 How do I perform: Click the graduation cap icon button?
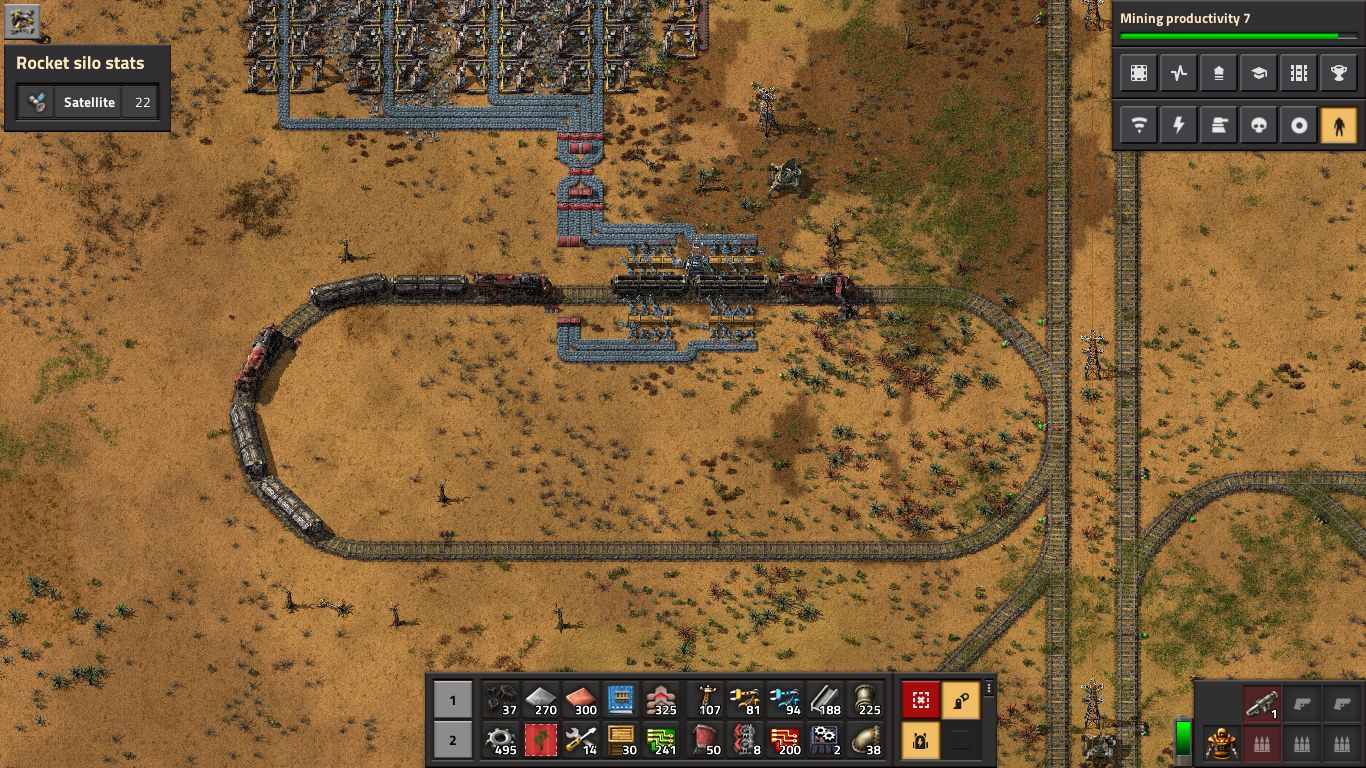pos(1259,73)
